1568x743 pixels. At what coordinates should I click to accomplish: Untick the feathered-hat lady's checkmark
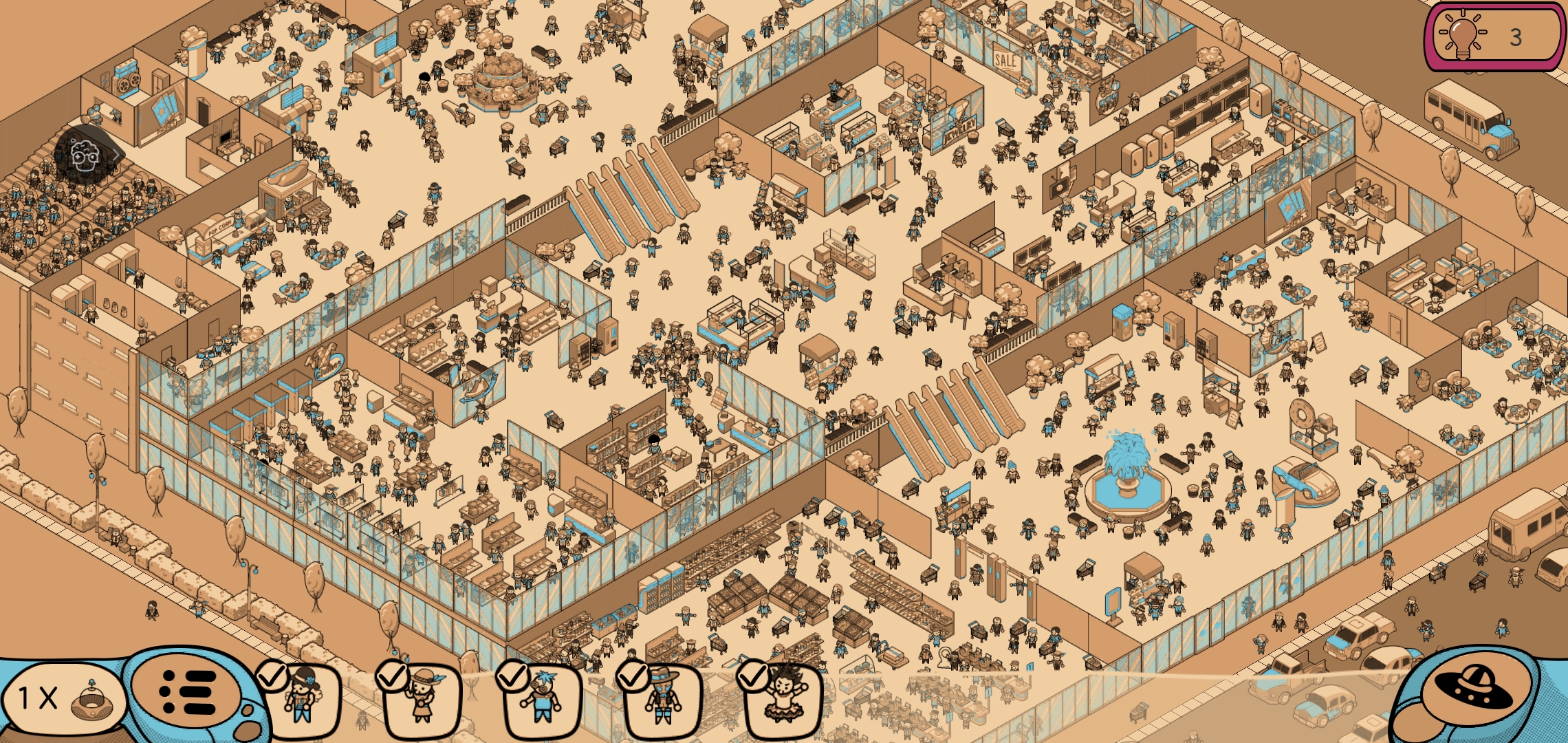click(x=394, y=676)
